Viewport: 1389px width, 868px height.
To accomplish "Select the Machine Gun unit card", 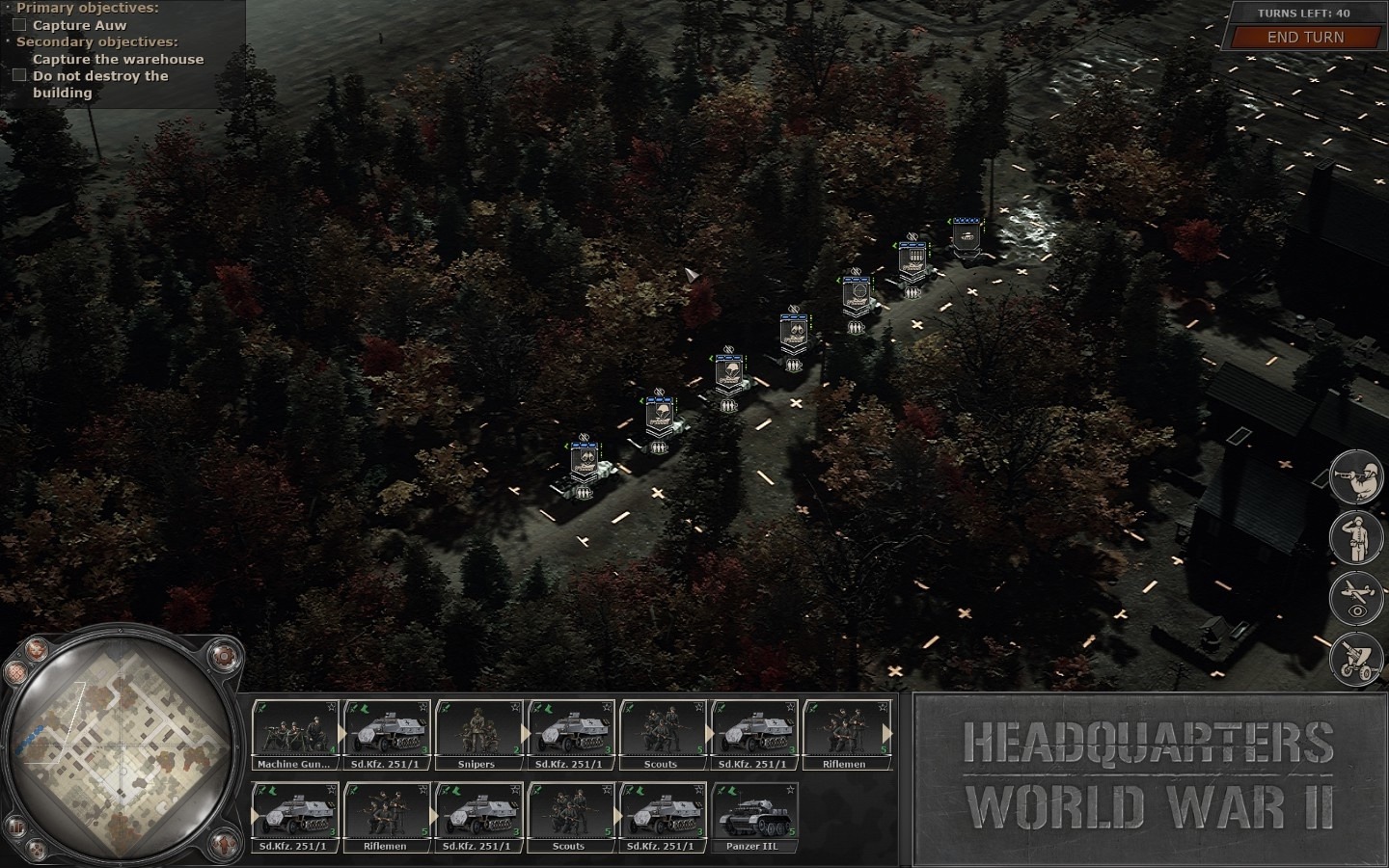I will [294, 735].
